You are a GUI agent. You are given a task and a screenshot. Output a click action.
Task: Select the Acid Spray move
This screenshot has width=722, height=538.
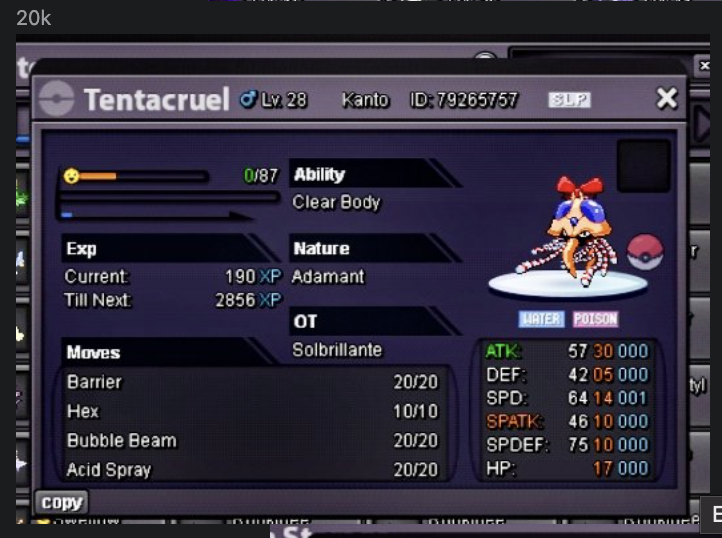coord(252,469)
